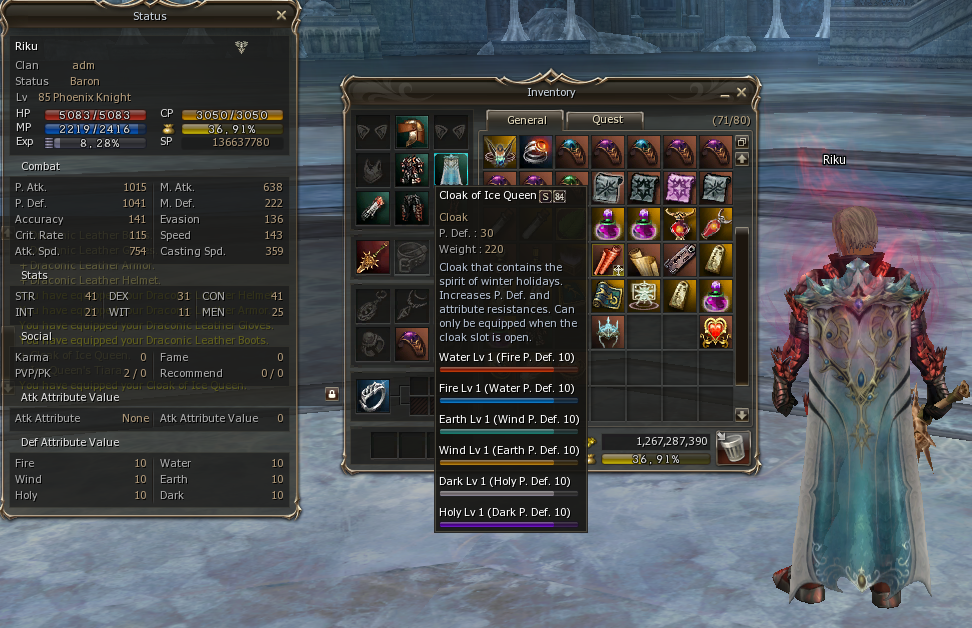Close the Inventory window
Image resolution: width=972 pixels, height=628 pixels.
pos(741,93)
